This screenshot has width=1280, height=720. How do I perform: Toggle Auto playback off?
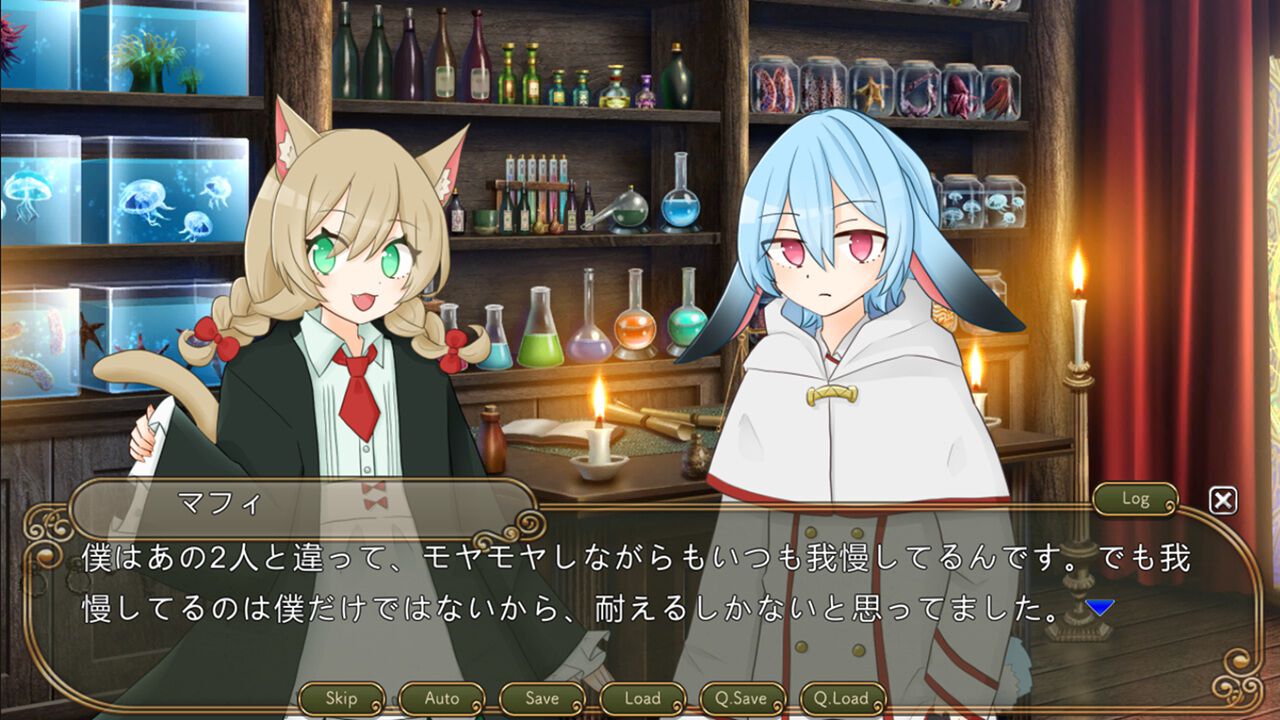tap(441, 698)
